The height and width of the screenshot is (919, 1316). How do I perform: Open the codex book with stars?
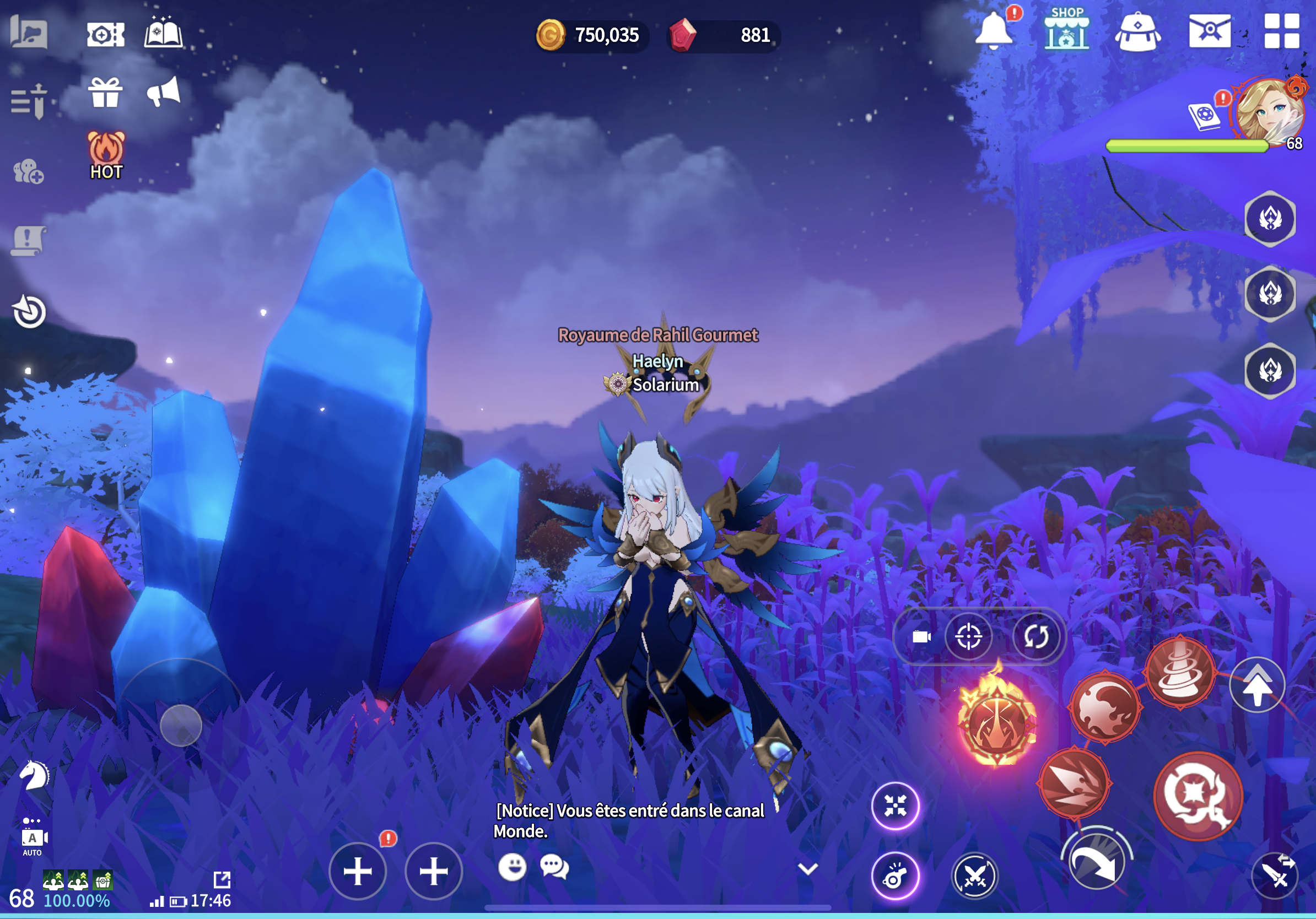(163, 32)
